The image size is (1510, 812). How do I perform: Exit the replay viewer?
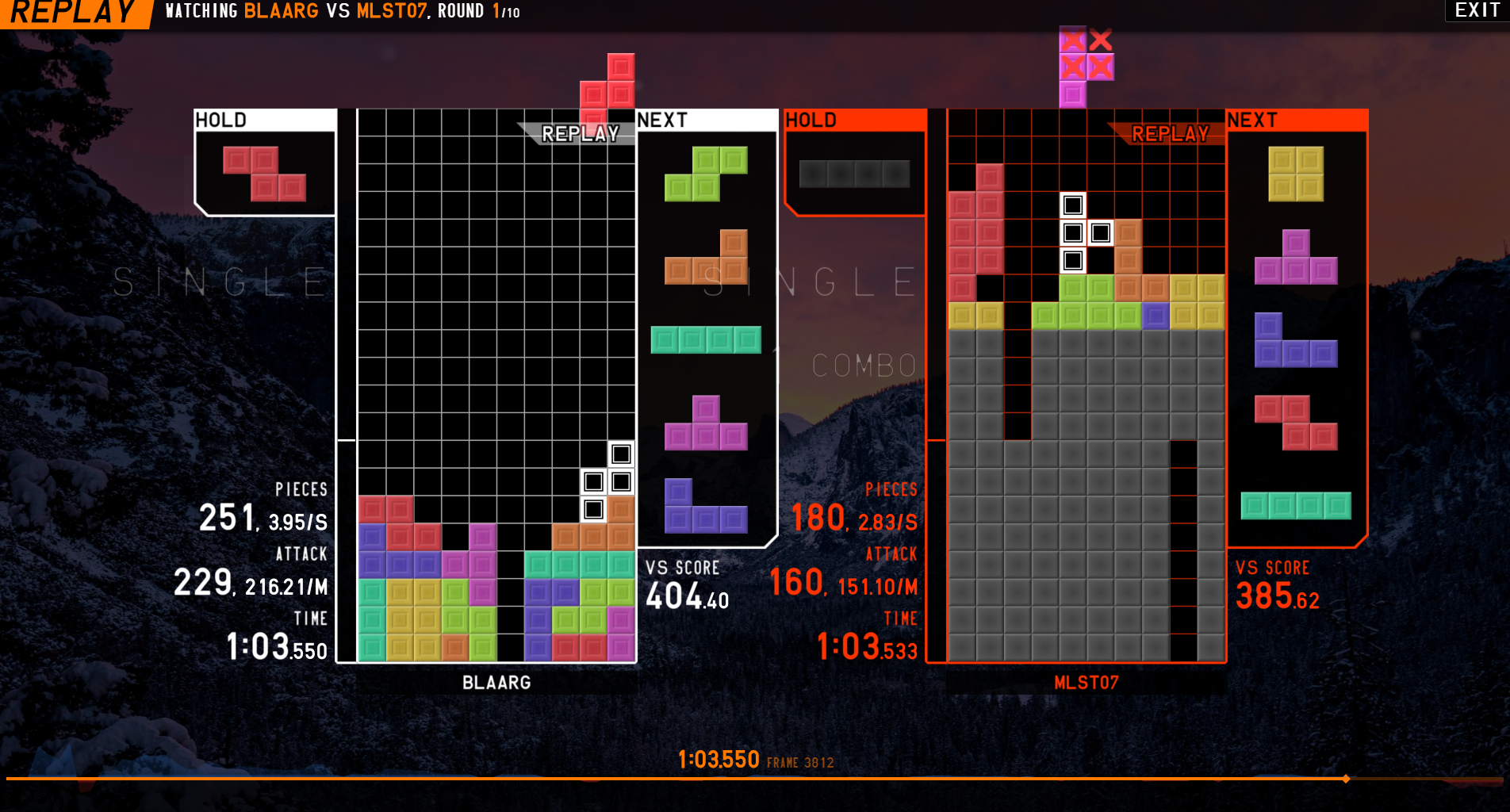(1476, 10)
